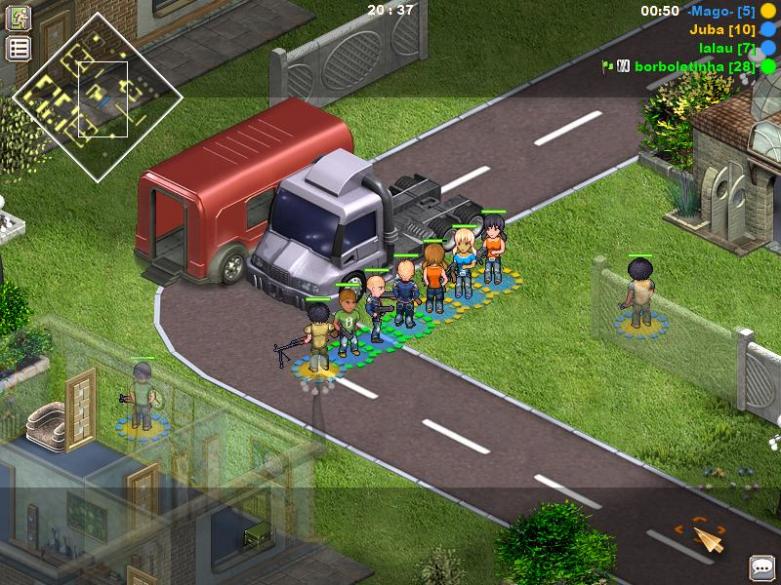The height and width of the screenshot is (585, 781).
Task: Open the chat speech-bubble button
Action: pyautogui.click(x=764, y=568)
